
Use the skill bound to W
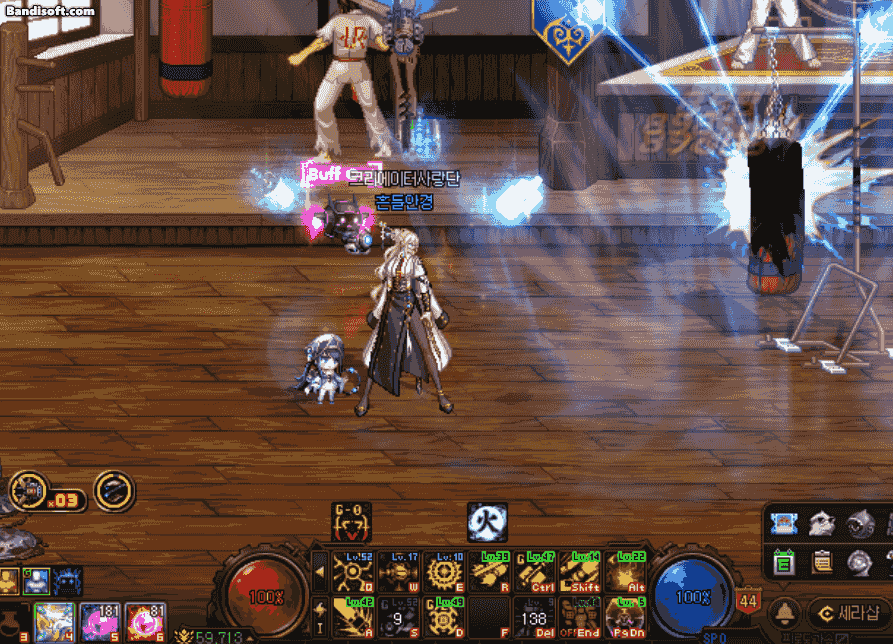click(x=398, y=572)
